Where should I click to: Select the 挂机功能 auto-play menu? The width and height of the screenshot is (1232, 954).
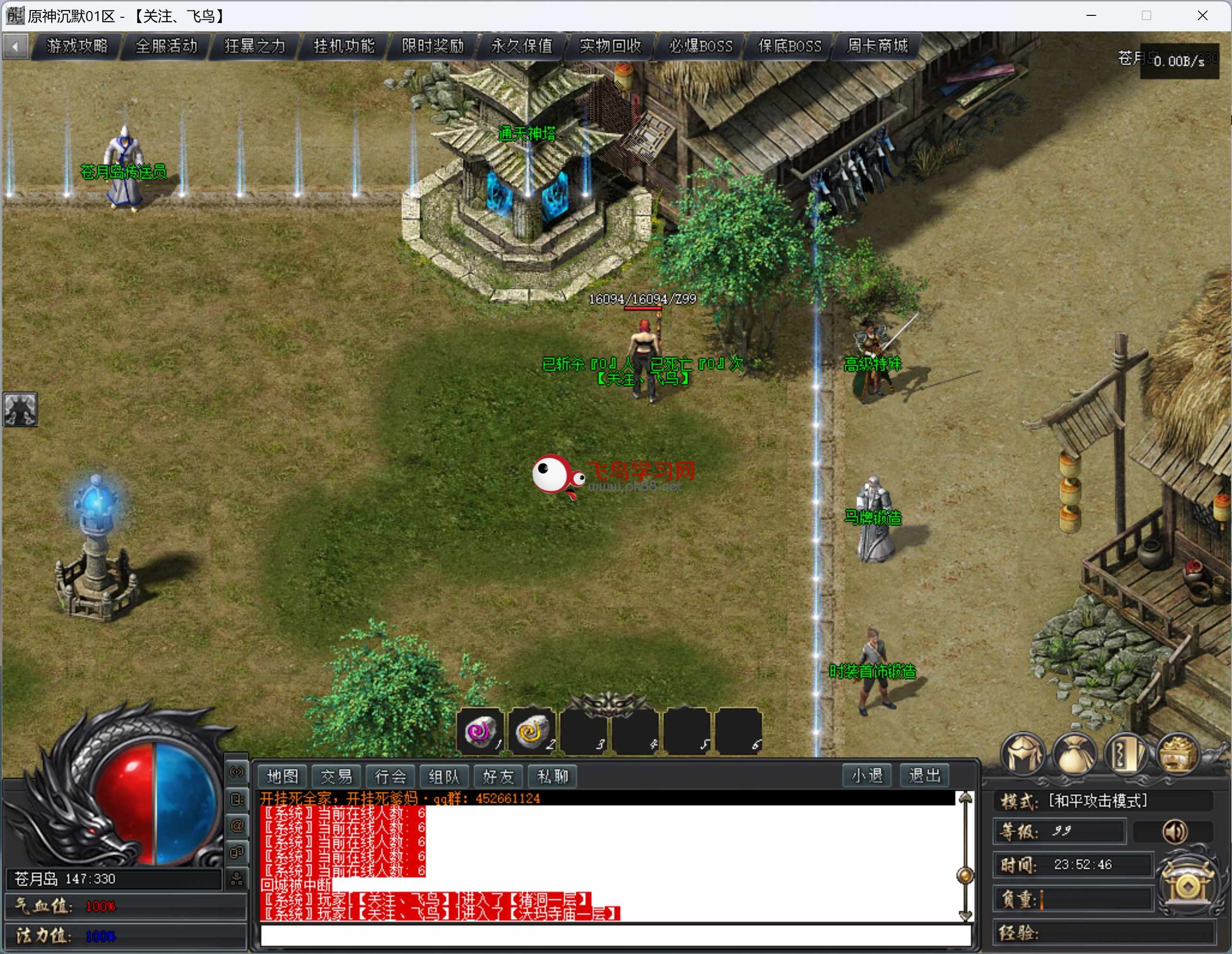pos(344,46)
